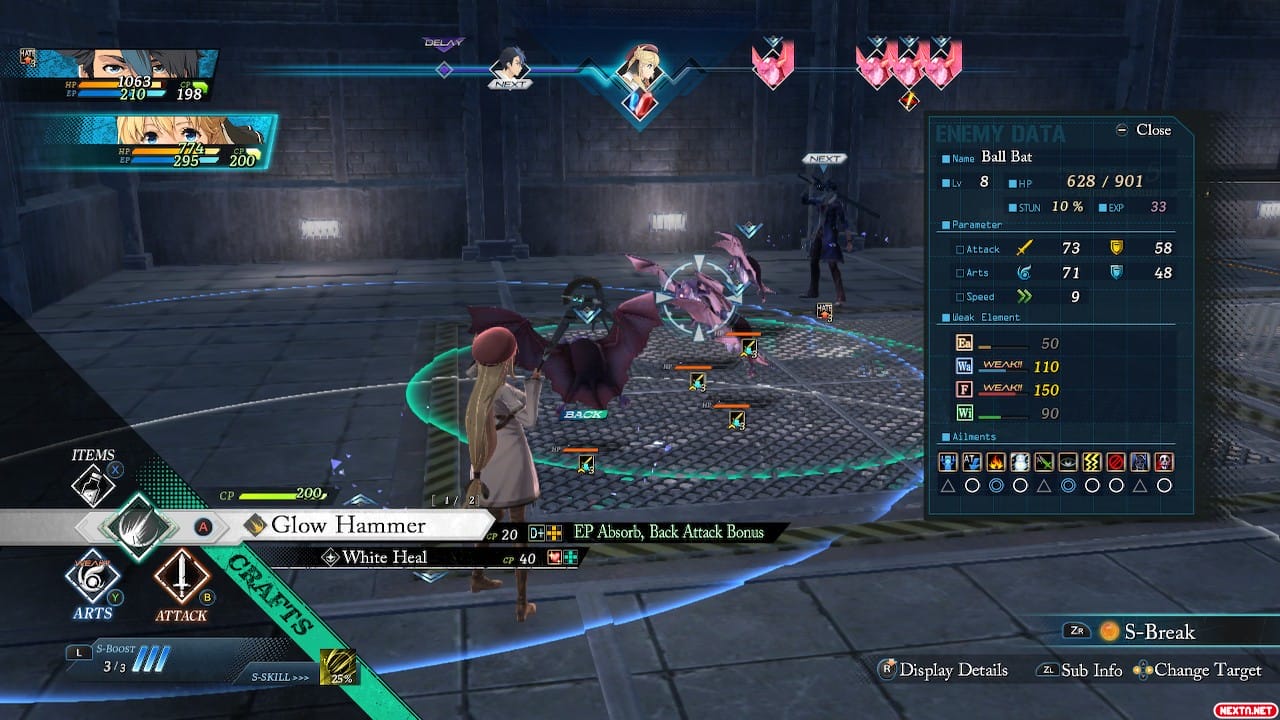Open the Items command
The height and width of the screenshot is (720, 1280).
95,483
